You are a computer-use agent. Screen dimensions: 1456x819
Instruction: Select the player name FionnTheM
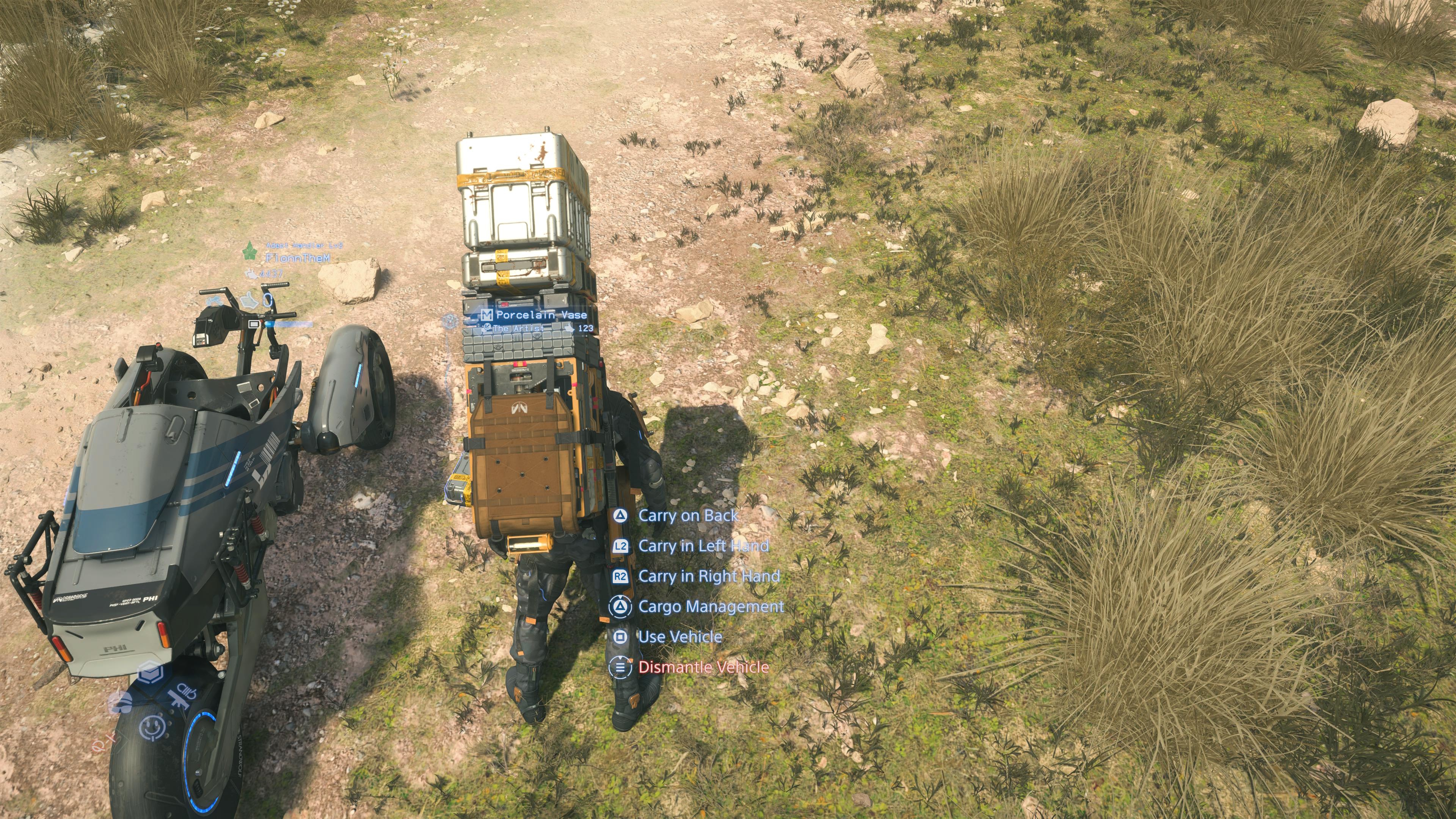298,258
